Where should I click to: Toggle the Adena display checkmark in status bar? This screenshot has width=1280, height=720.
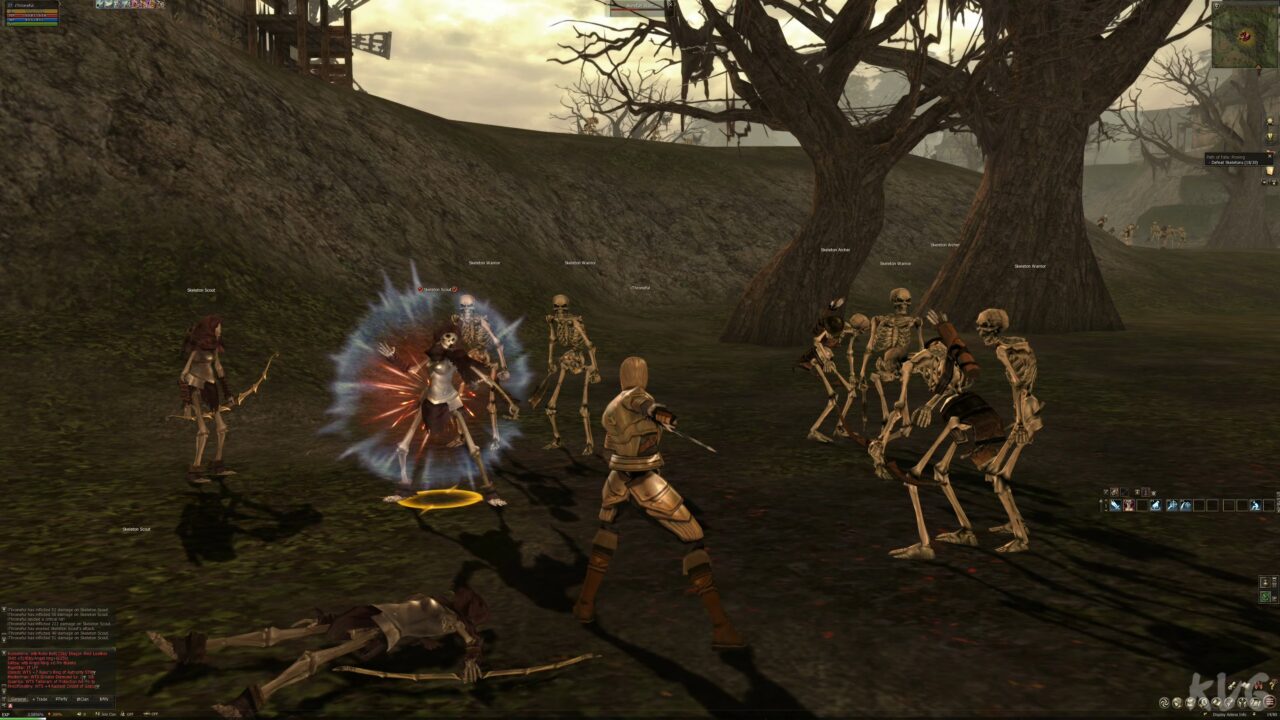(x=1205, y=714)
